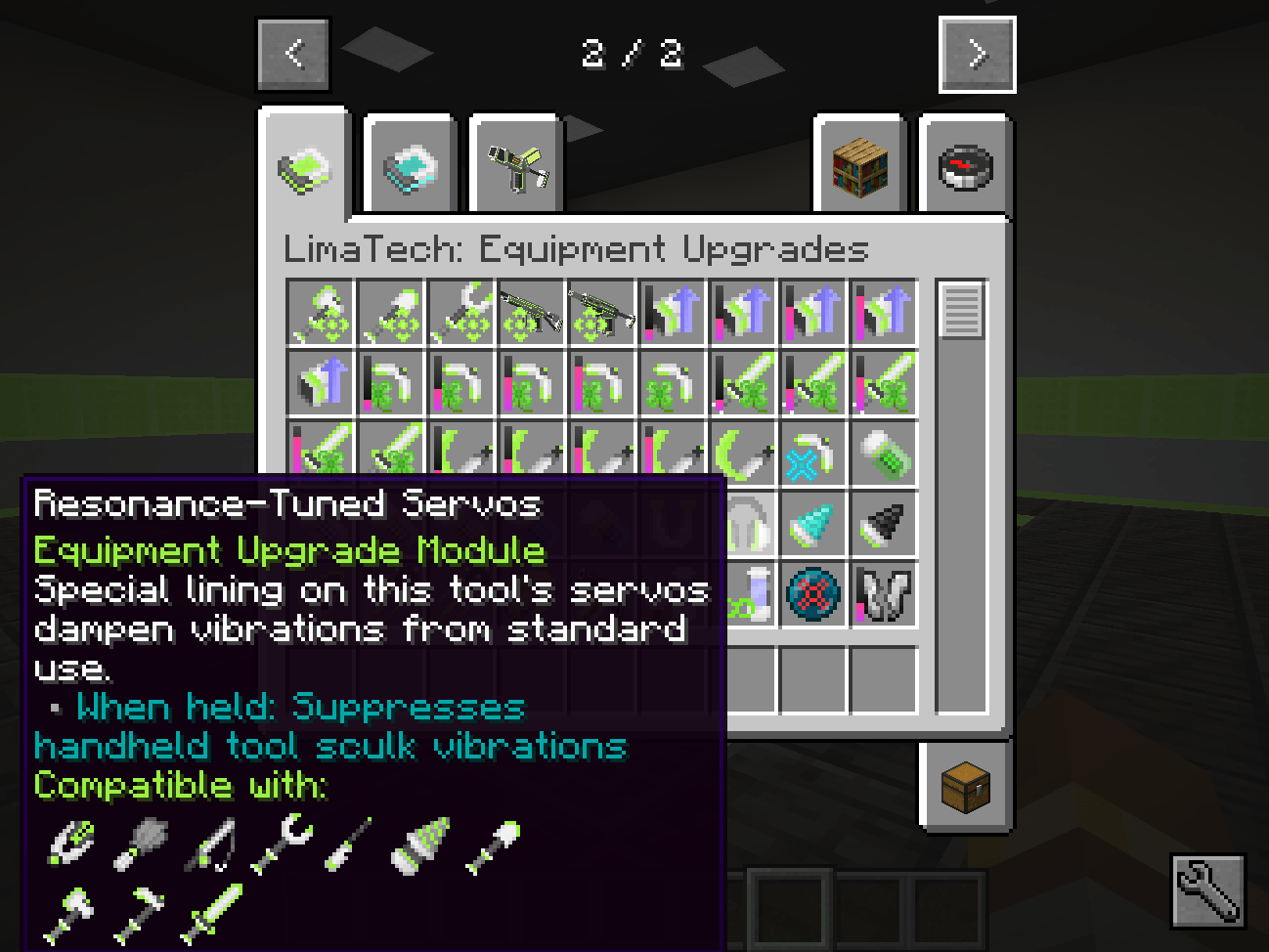
Task: Click the wrench button in the corner
Action: tap(1207, 889)
